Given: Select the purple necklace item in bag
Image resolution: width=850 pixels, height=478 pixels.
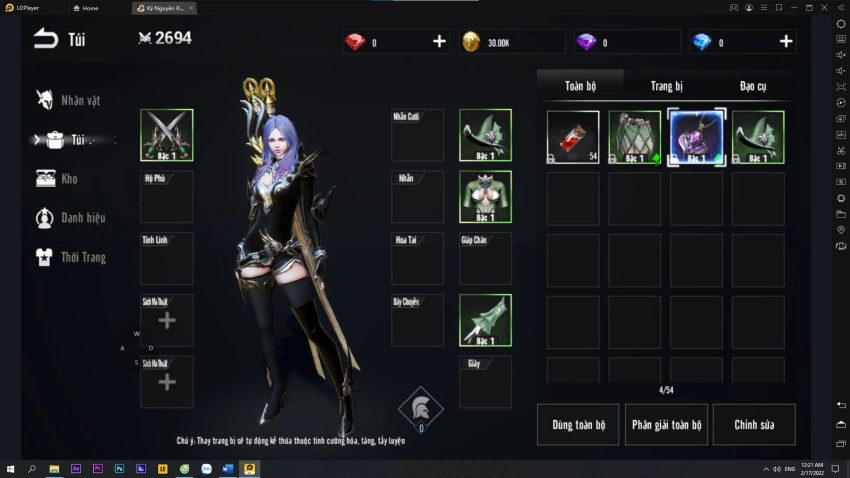Looking at the screenshot, I should (696, 137).
